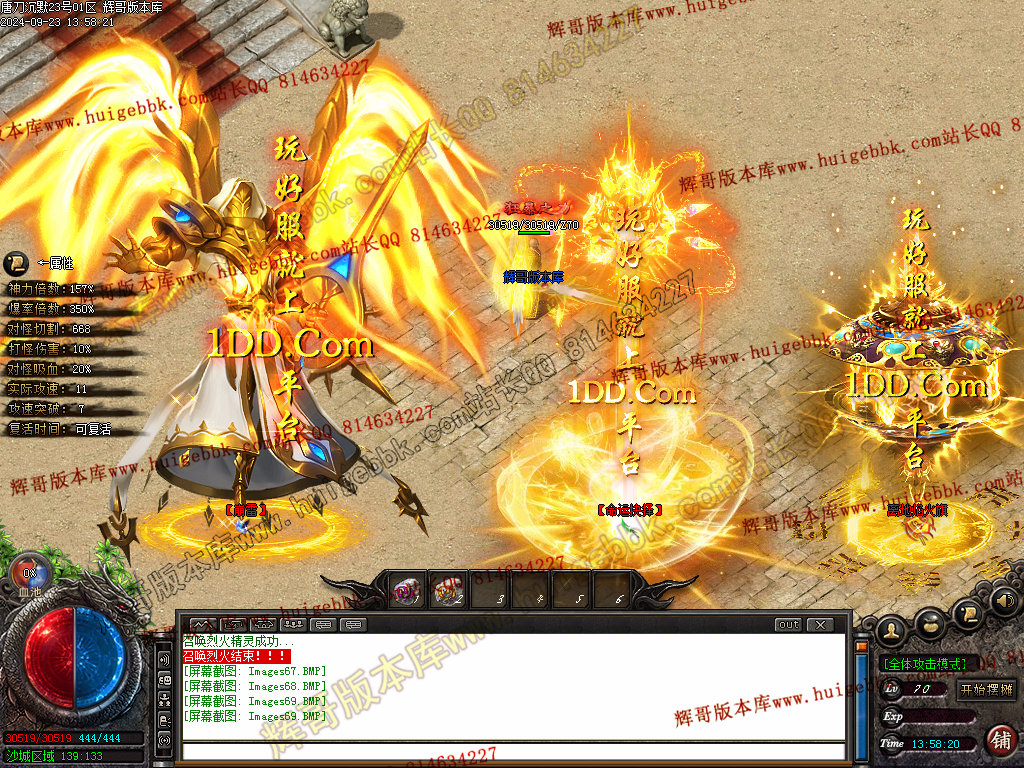
Task: Switch the 全体攻击模式 attack mode
Action: coord(923,663)
